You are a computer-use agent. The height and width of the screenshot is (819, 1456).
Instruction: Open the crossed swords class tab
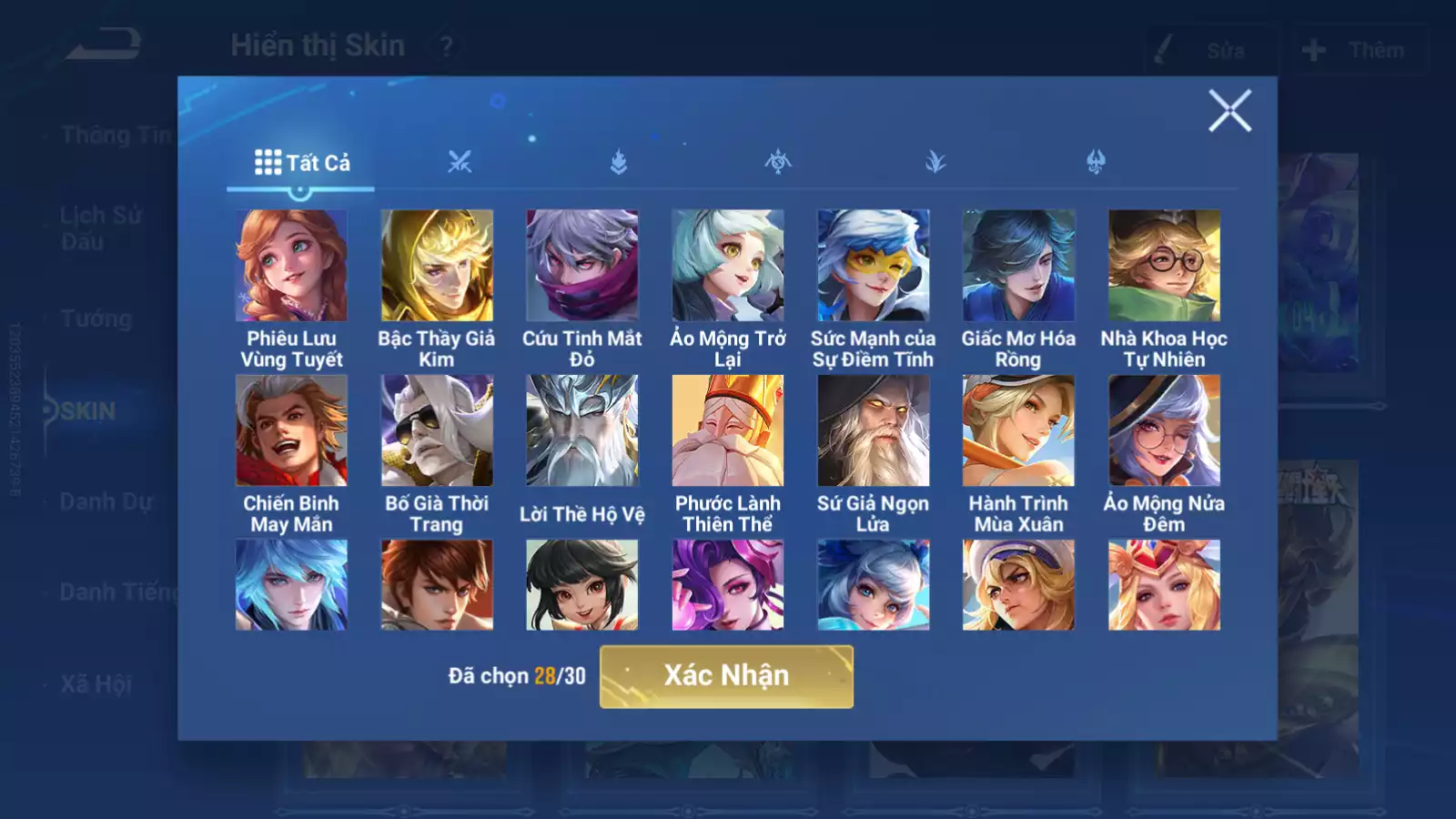[x=460, y=163]
